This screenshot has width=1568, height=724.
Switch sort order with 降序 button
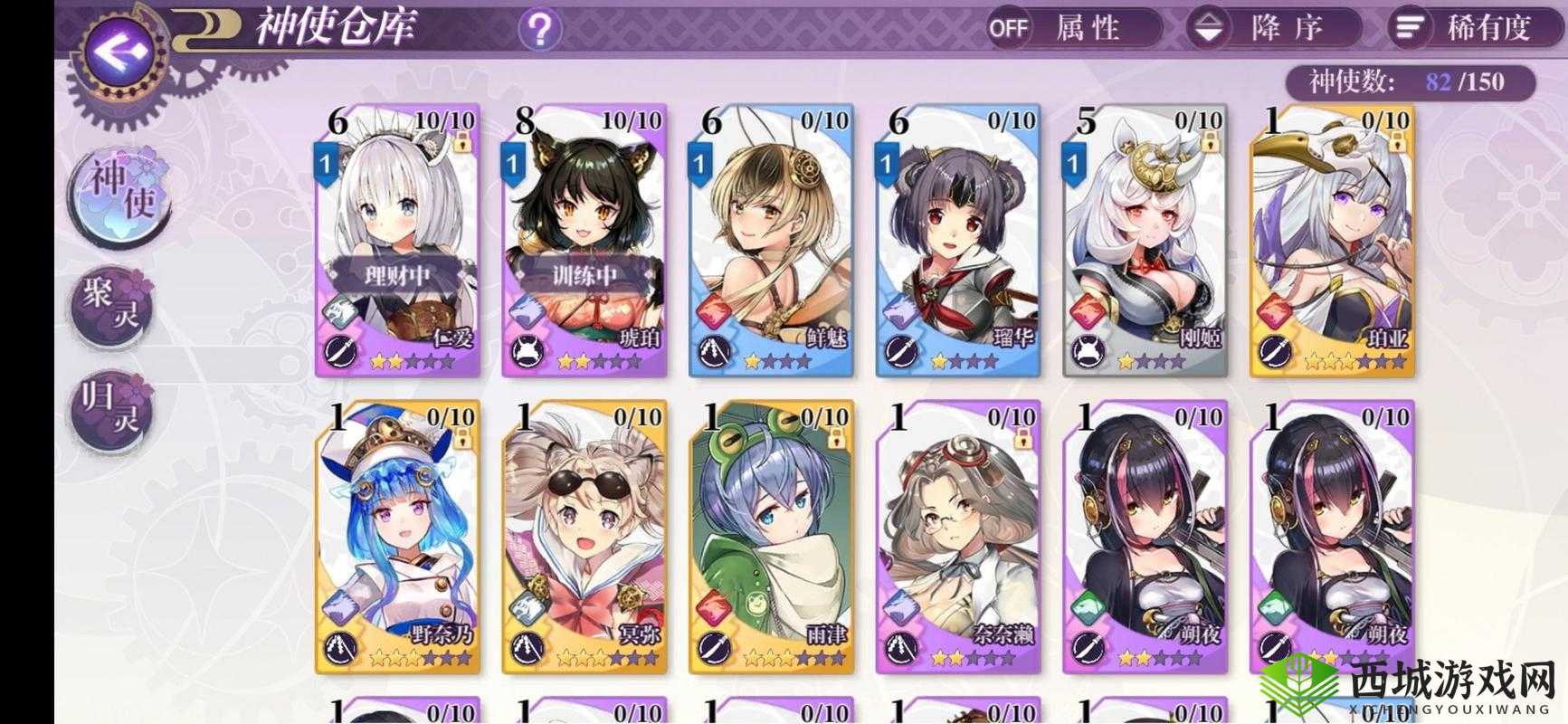point(1272,28)
